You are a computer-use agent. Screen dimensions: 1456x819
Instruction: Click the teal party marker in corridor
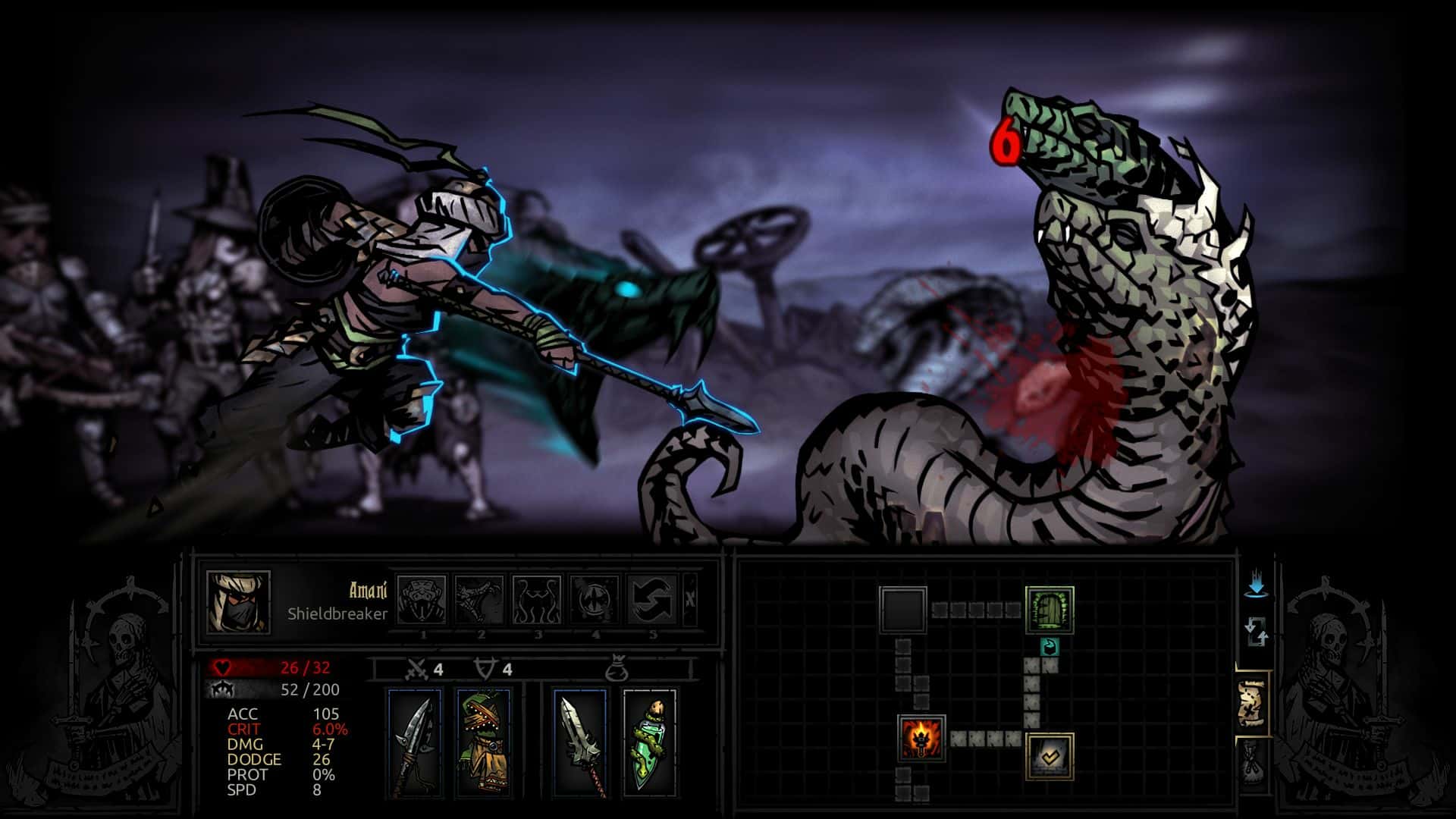click(x=1050, y=647)
